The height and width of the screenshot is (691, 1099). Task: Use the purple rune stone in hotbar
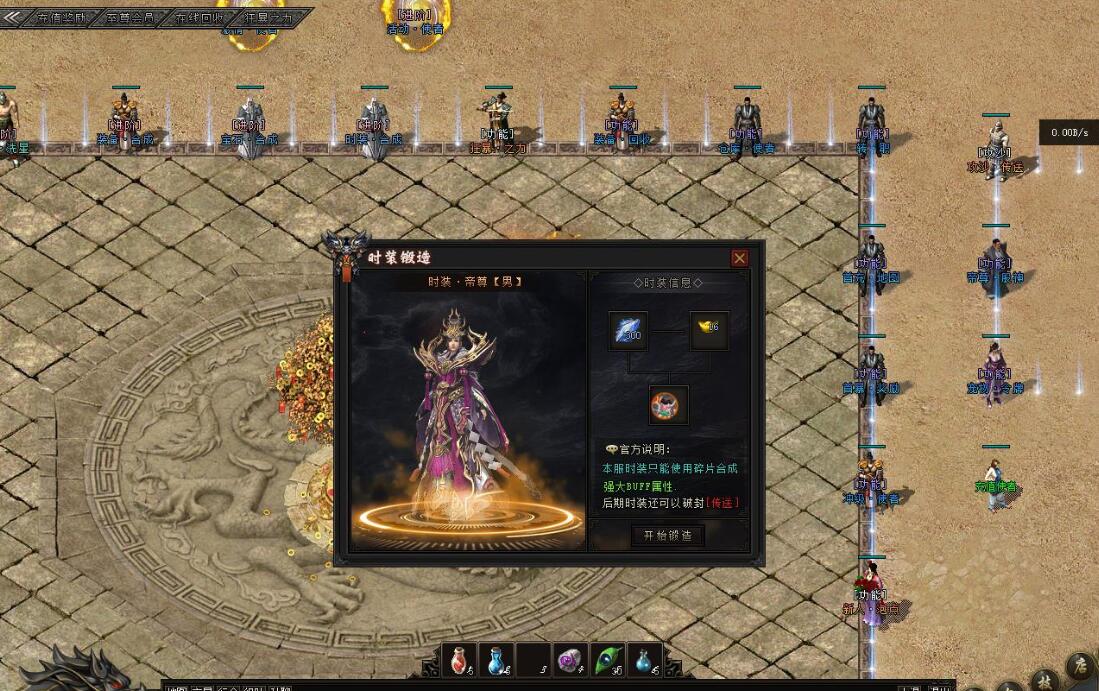point(571,660)
